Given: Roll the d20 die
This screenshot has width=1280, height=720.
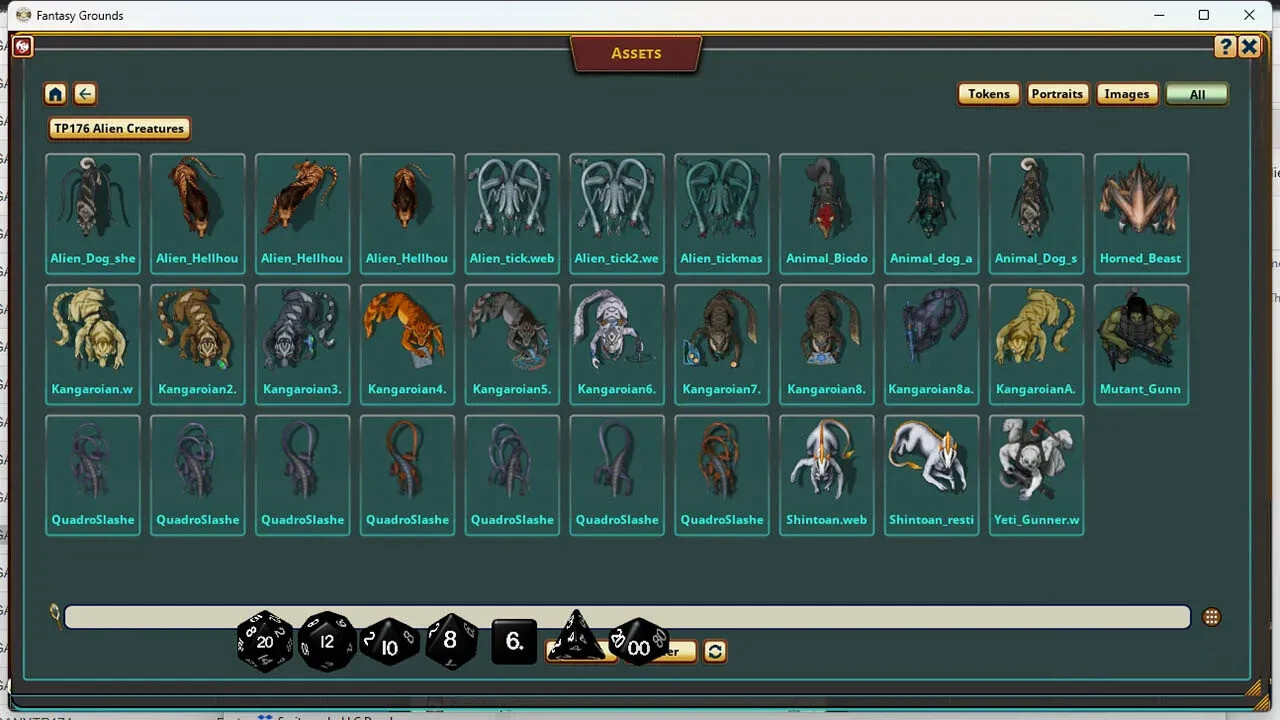Looking at the screenshot, I should point(264,642).
